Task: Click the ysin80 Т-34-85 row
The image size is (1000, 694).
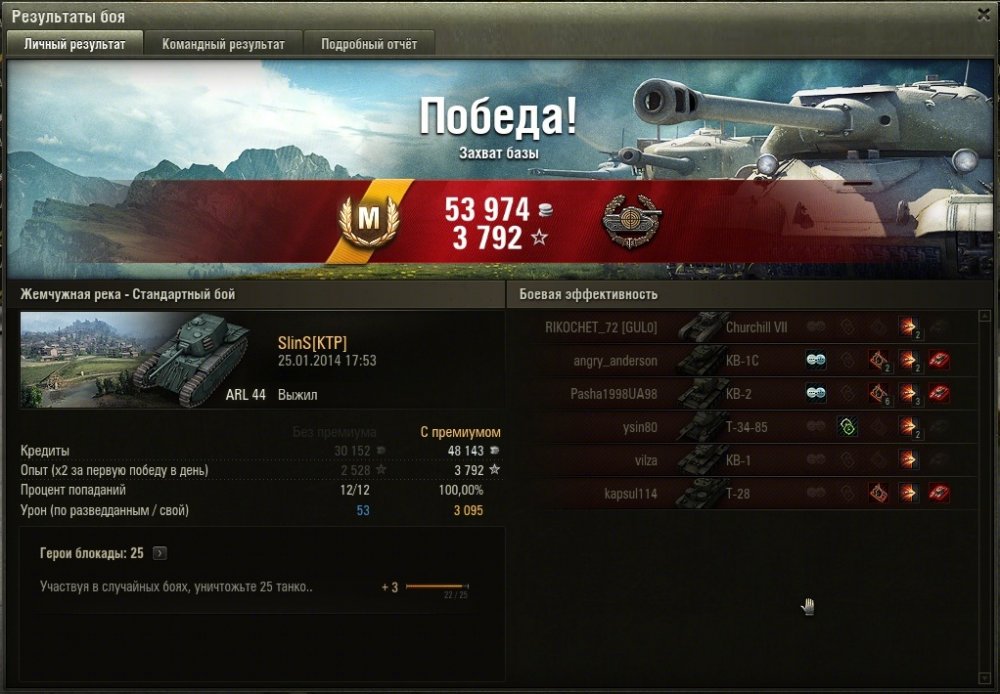Action: pos(742,427)
